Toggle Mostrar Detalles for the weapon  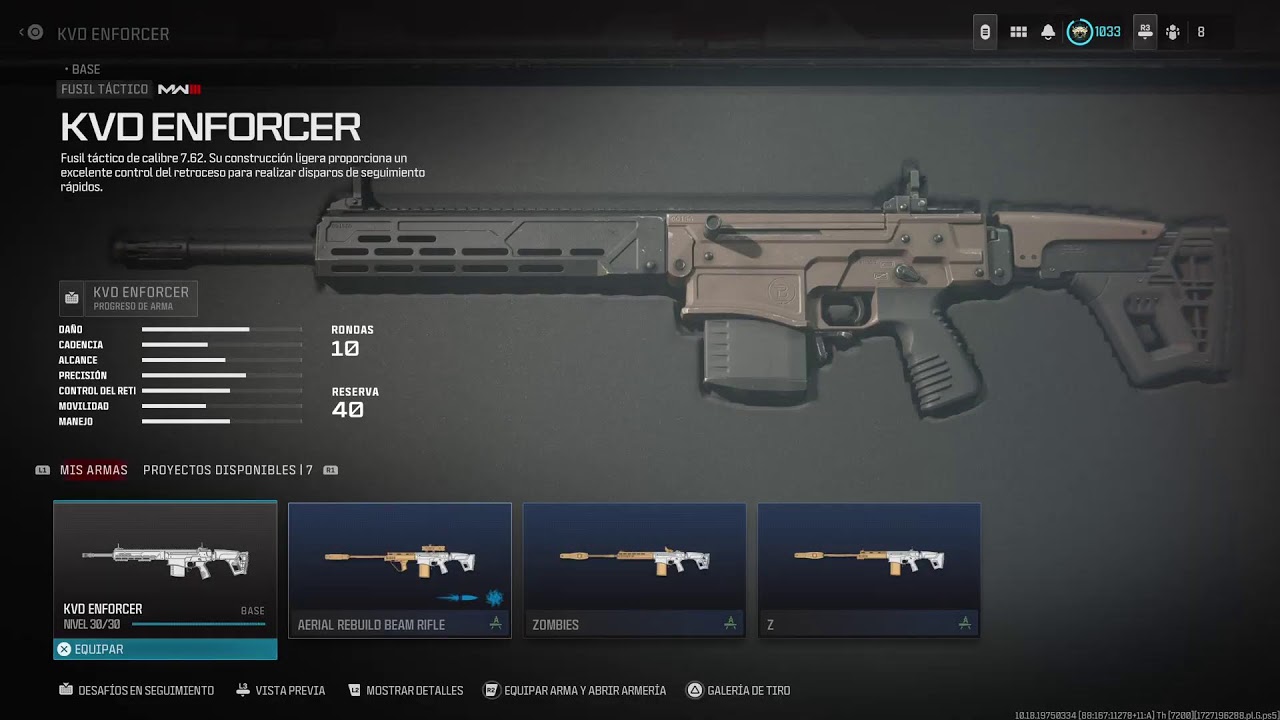coord(406,690)
